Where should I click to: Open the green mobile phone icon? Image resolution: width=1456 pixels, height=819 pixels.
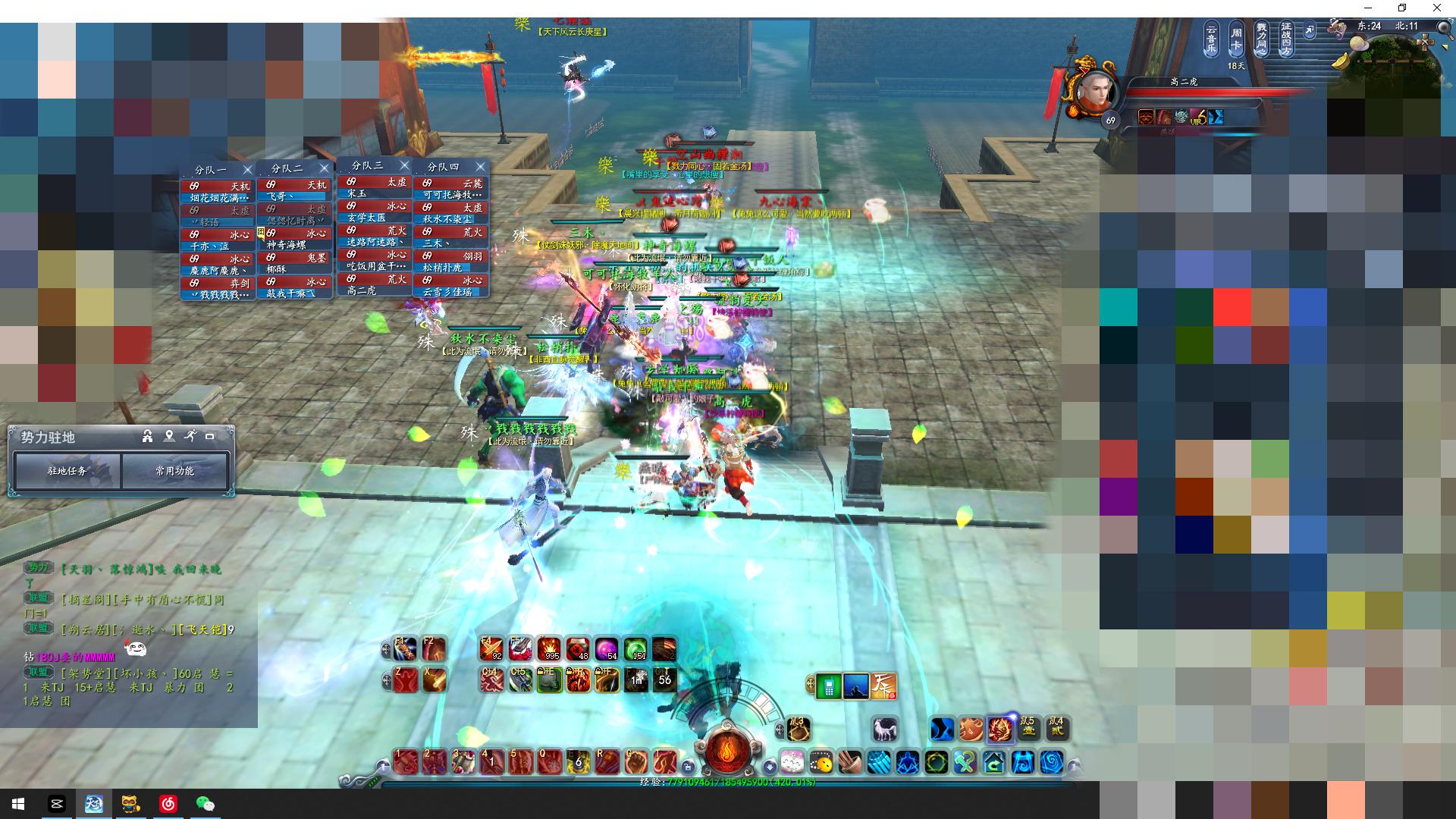coord(828,686)
